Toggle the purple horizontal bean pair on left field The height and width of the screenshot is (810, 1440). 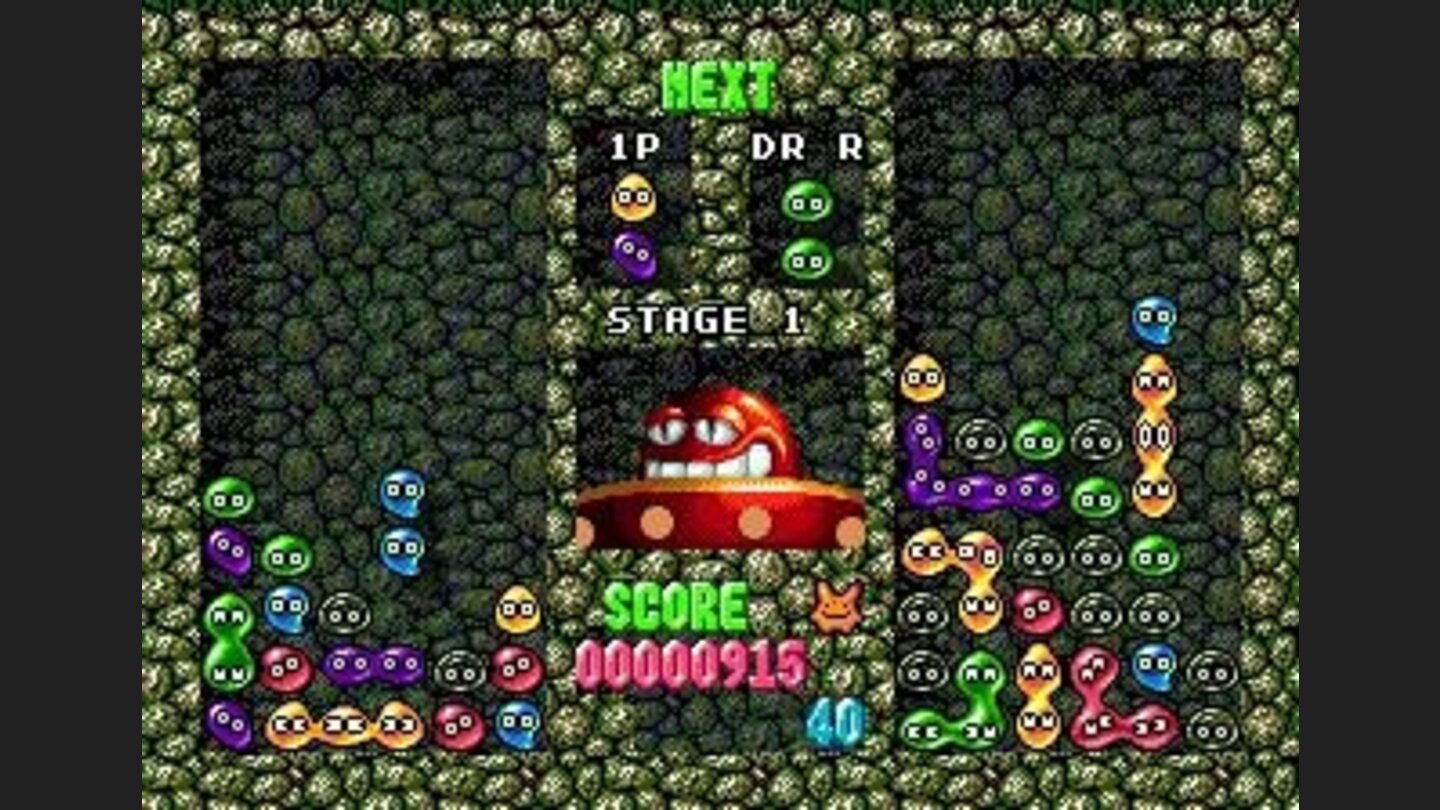point(372,662)
